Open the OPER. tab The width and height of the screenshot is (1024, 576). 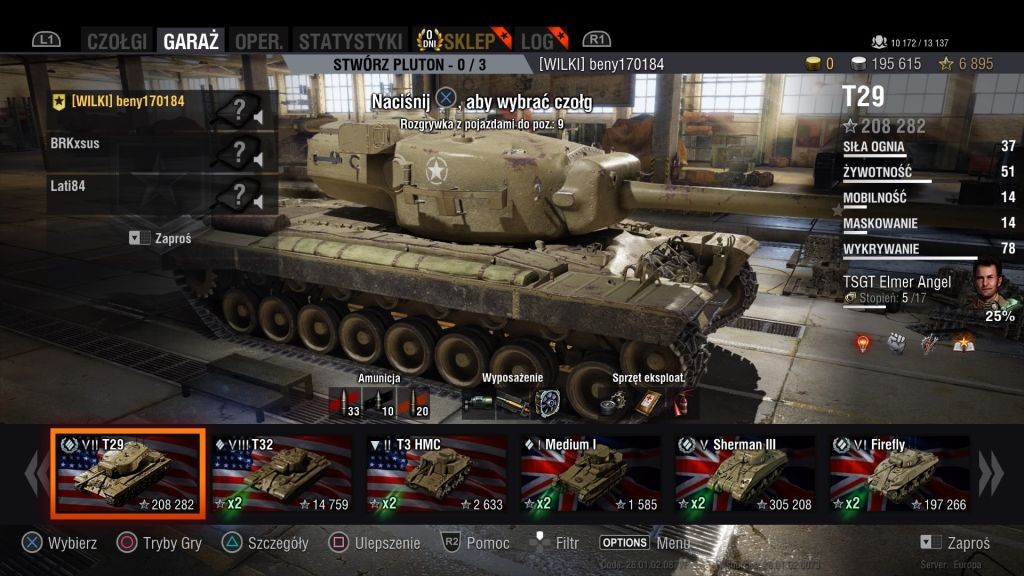click(x=257, y=41)
